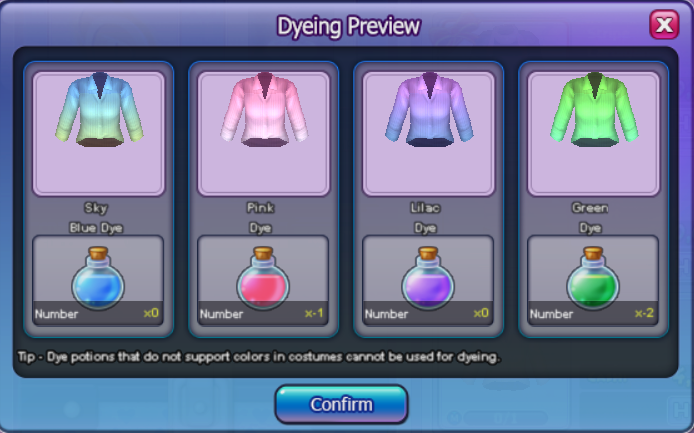Confirm the dyeing selection
This screenshot has width=694, height=433.
point(341,405)
